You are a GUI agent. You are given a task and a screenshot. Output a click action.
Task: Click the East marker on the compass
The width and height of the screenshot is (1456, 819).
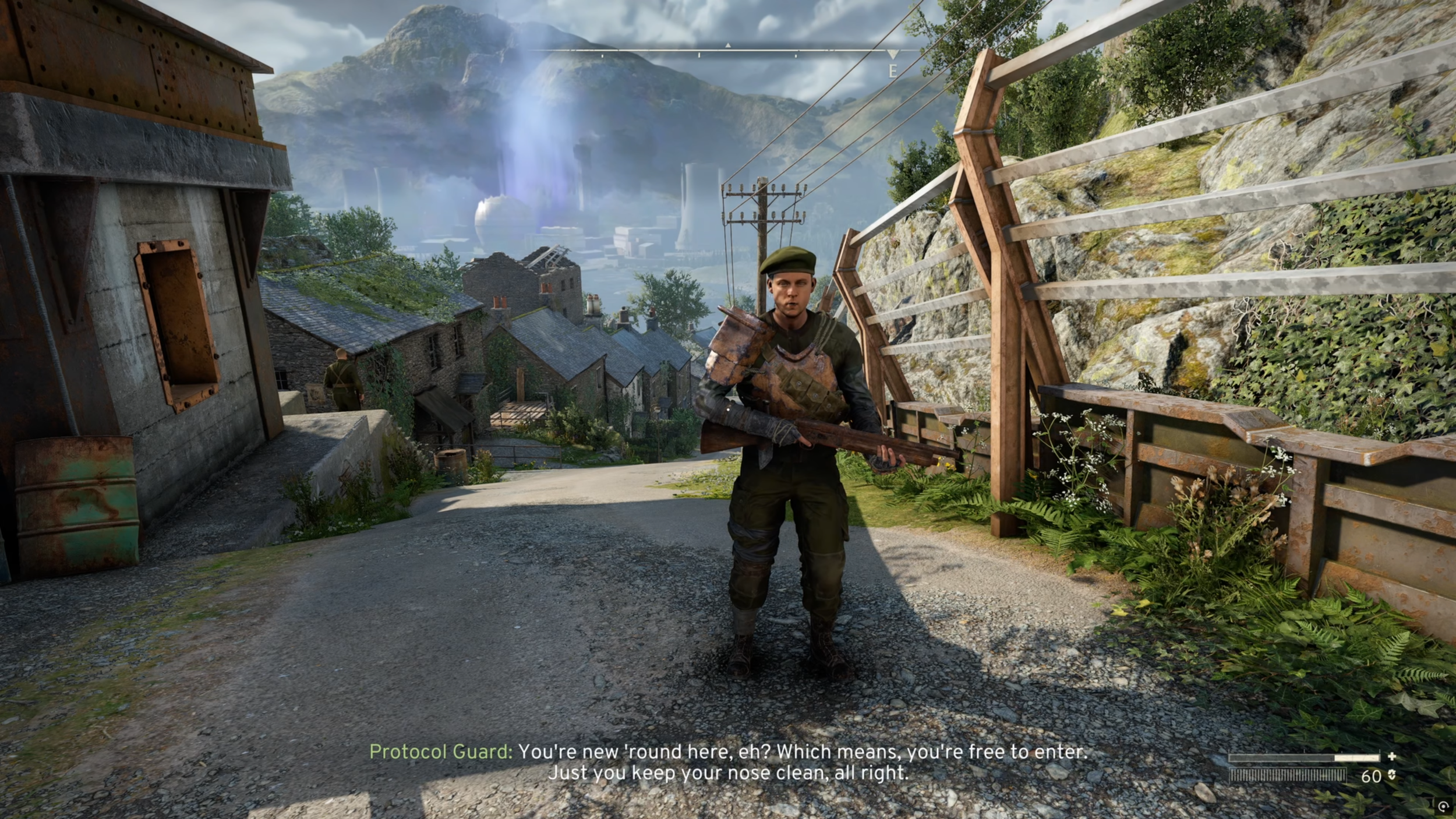coord(892,71)
